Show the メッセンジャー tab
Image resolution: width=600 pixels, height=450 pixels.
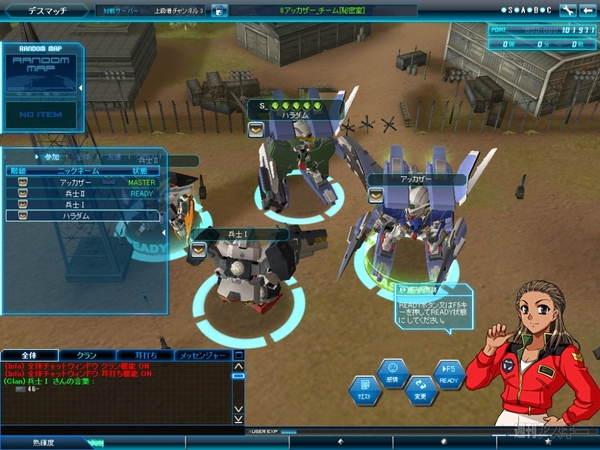(204, 355)
